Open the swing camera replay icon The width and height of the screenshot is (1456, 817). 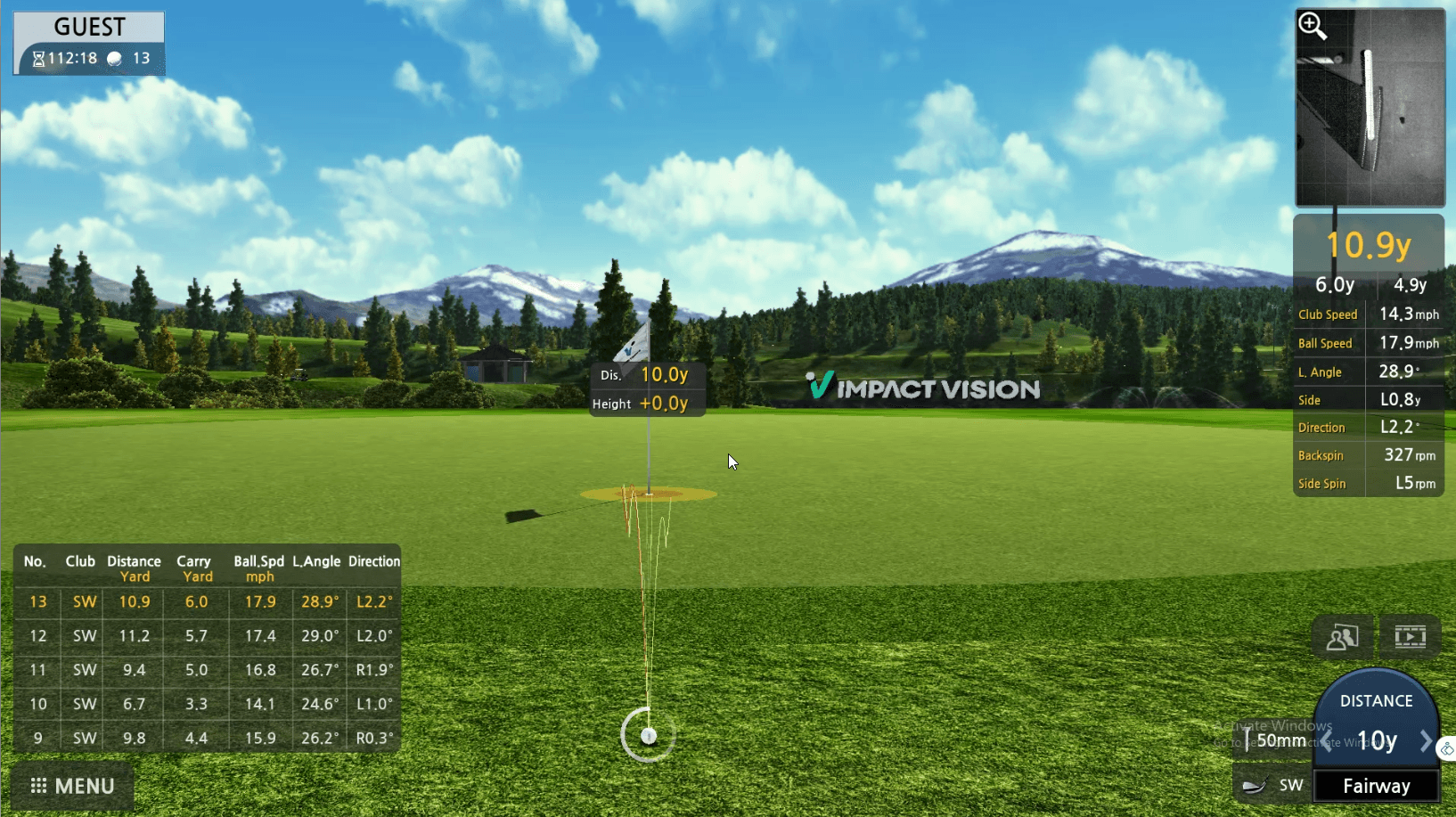tap(1411, 636)
